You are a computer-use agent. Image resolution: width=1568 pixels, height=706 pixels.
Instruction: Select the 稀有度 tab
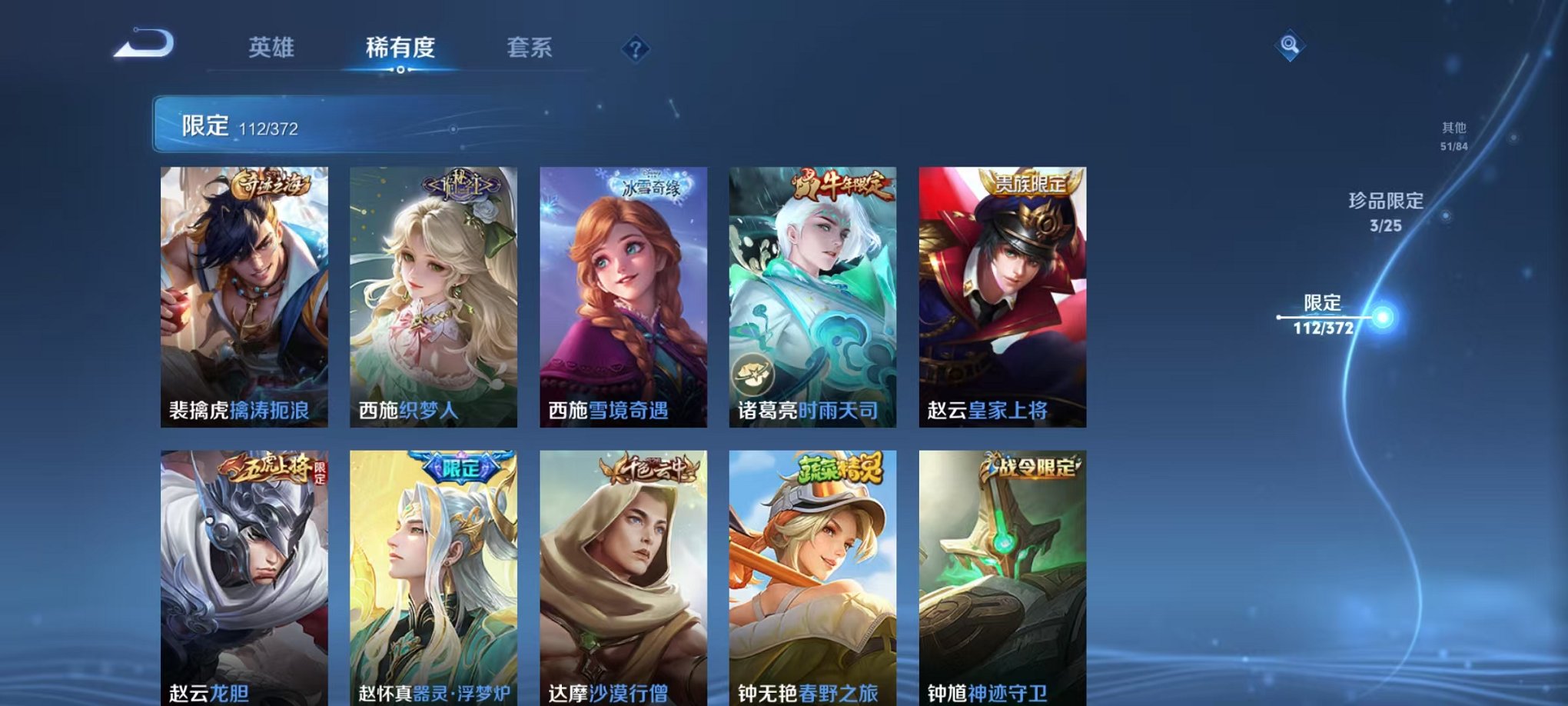400,48
